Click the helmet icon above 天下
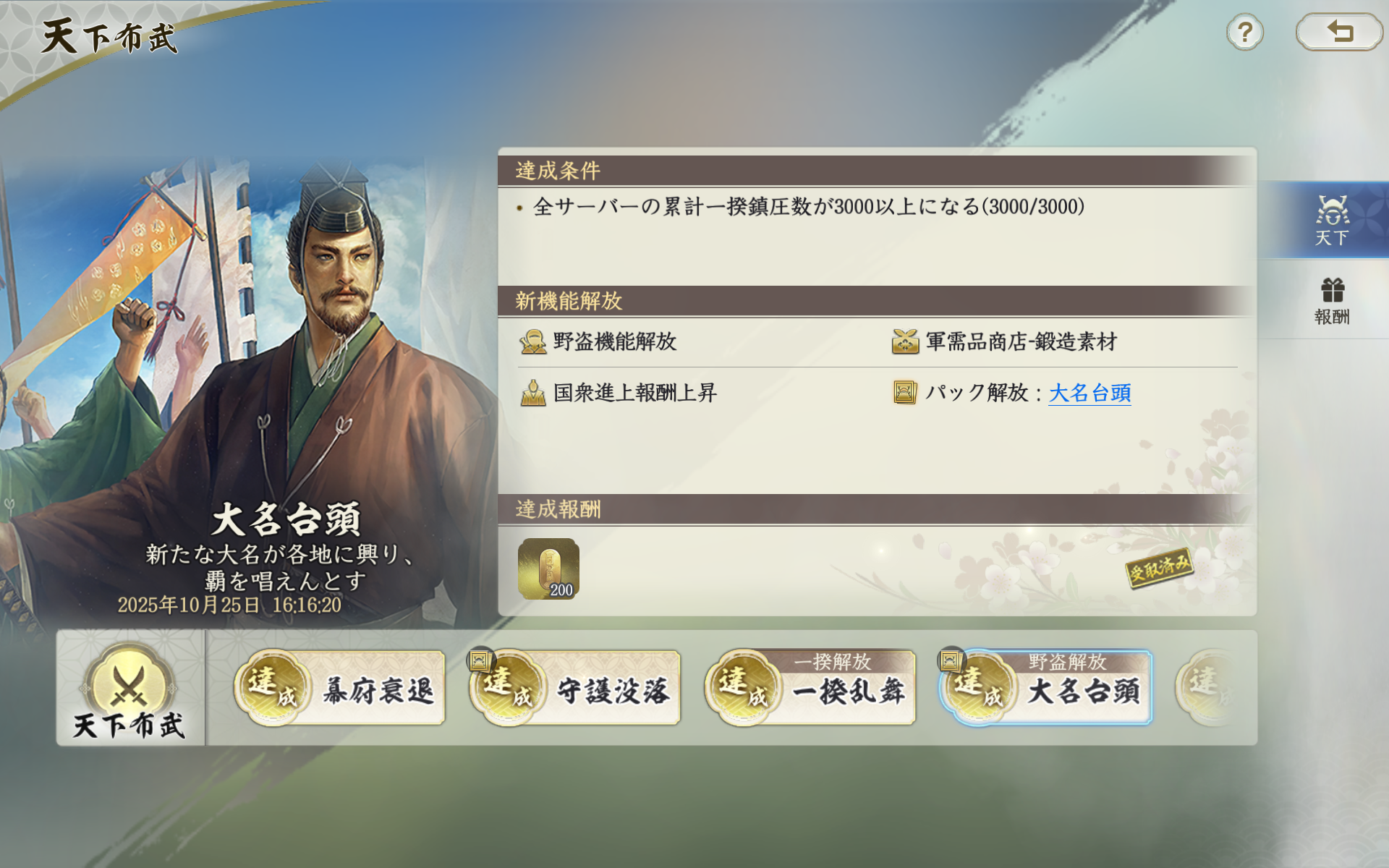This screenshot has width=1389, height=868. [1334, 211]
